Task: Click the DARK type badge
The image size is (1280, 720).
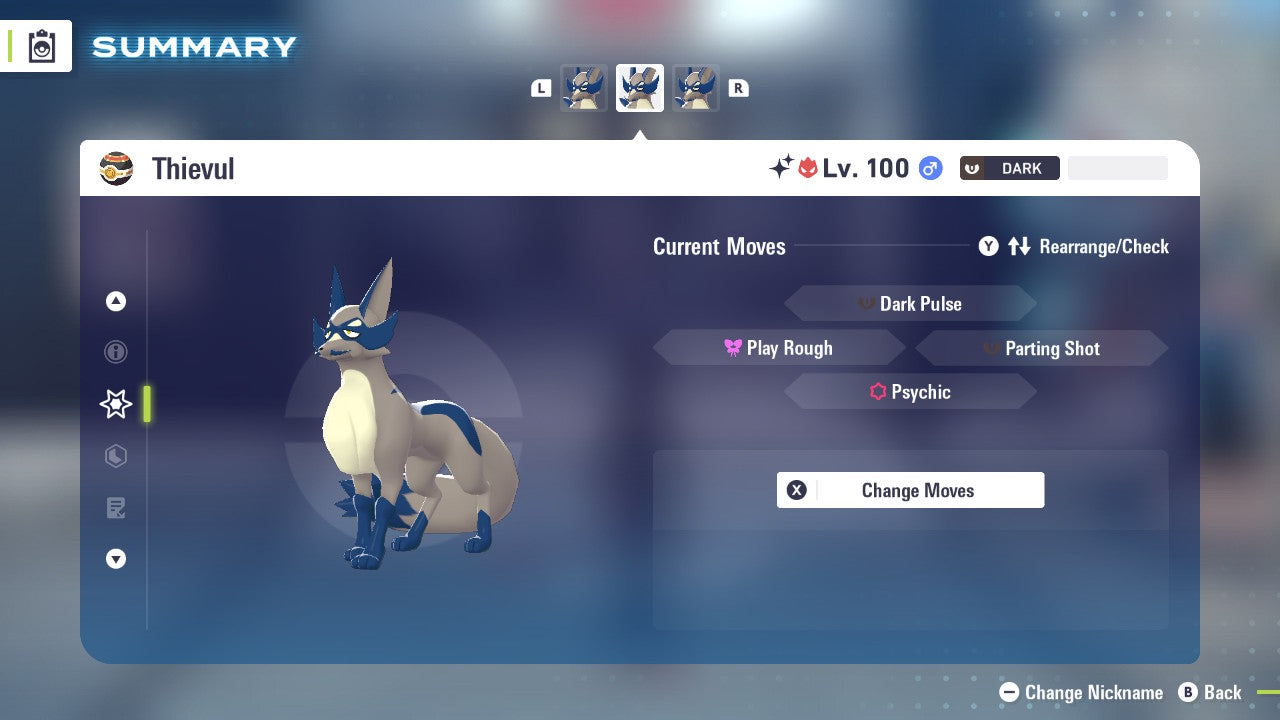Action: pyautogui.click(x=1009, y=168)
